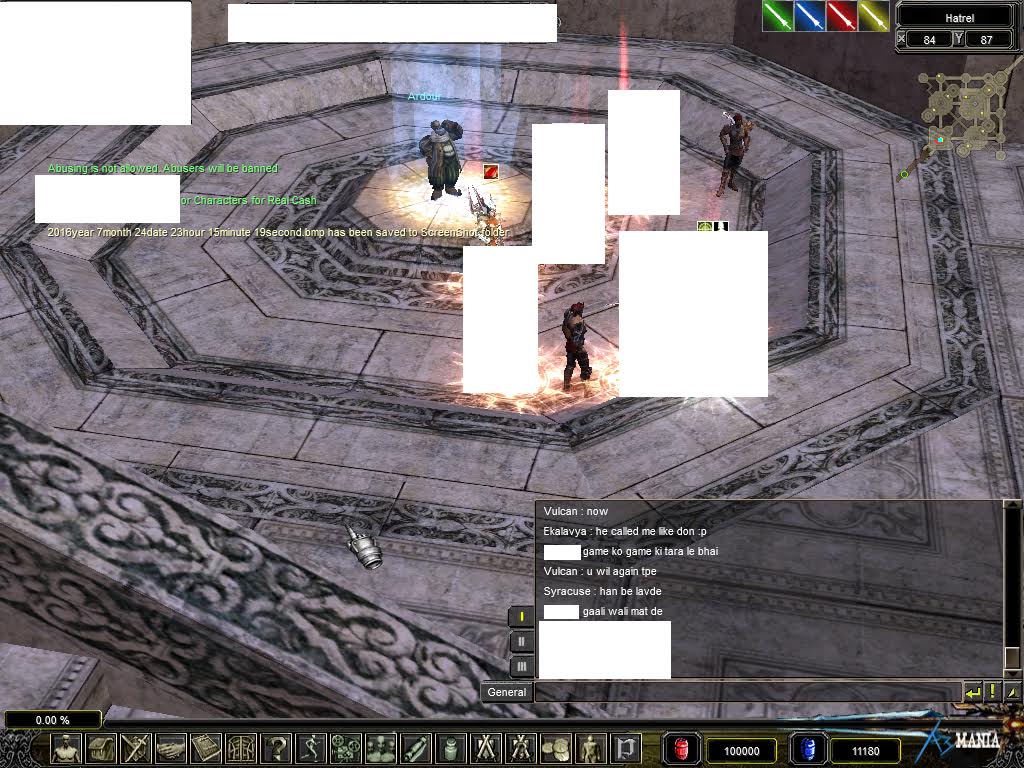This screenshot has width=1024, height=768.
Task: Focus the chat text input box
Action: pos(746,692)
